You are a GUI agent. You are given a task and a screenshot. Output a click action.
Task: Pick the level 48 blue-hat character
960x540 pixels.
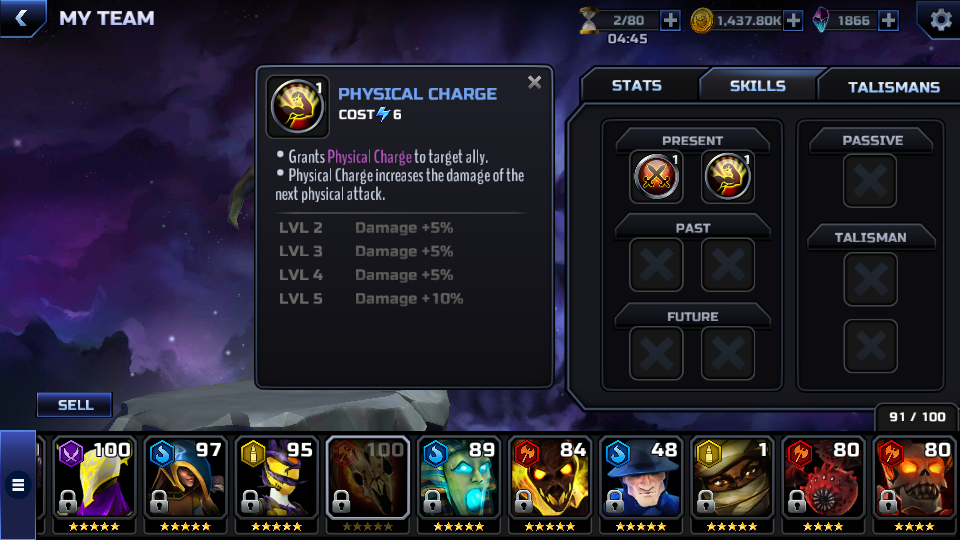(x=643, y=478)
